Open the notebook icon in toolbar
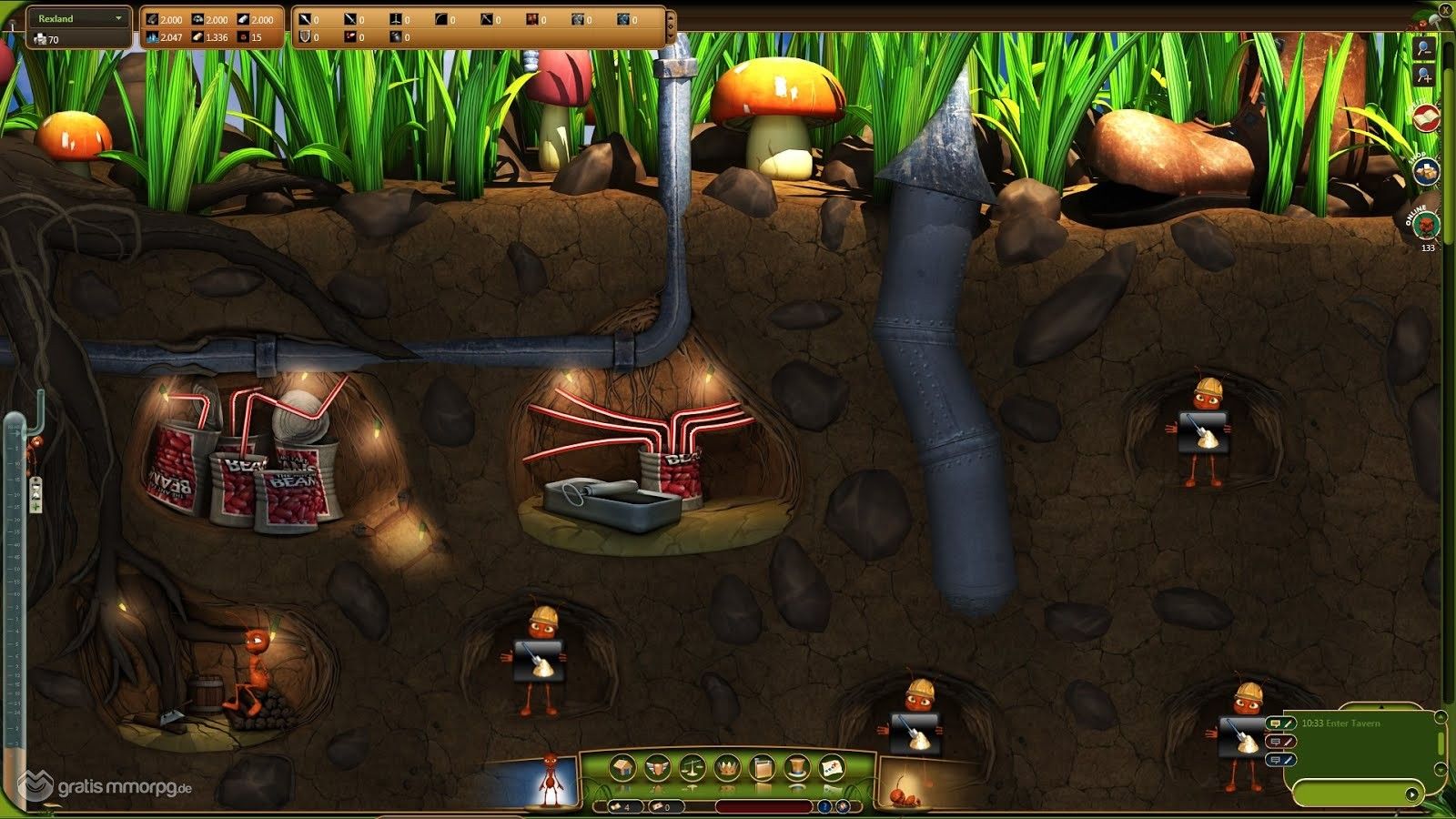This screenshot has width=1456, height=819. point(762,768)
